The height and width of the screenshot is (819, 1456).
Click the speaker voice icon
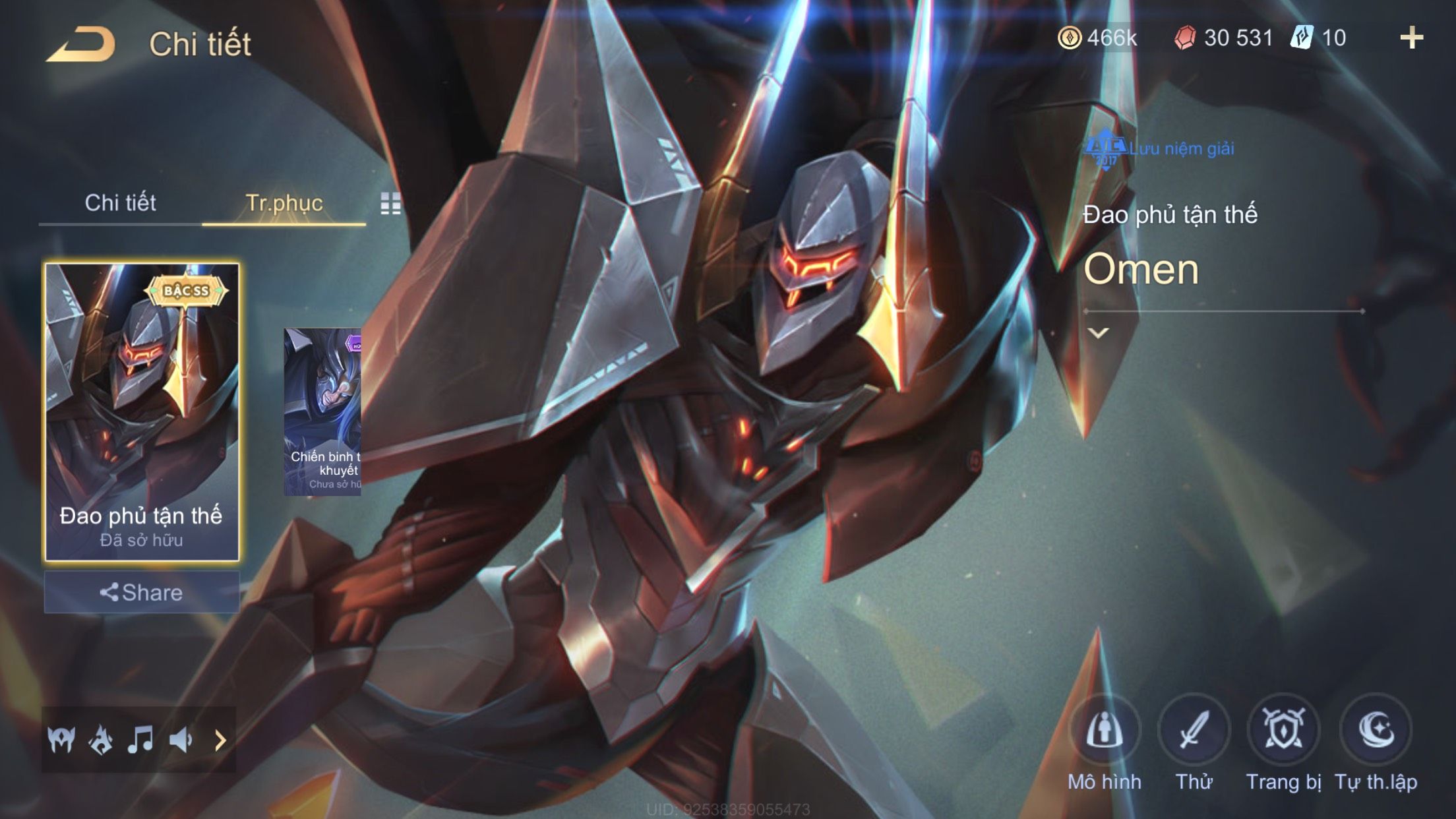click(180, 740)
